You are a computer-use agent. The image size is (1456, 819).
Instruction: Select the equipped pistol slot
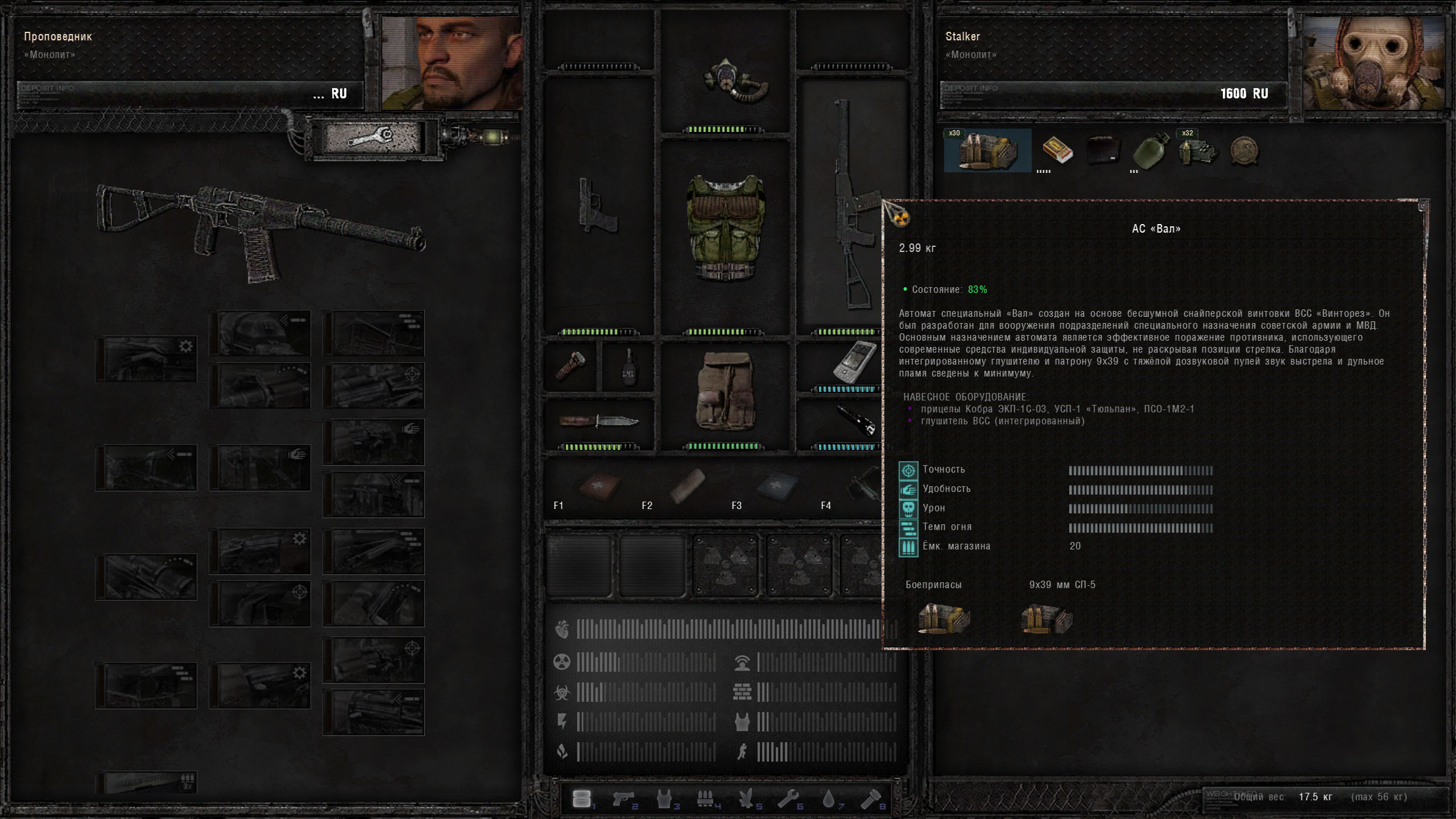597,206
